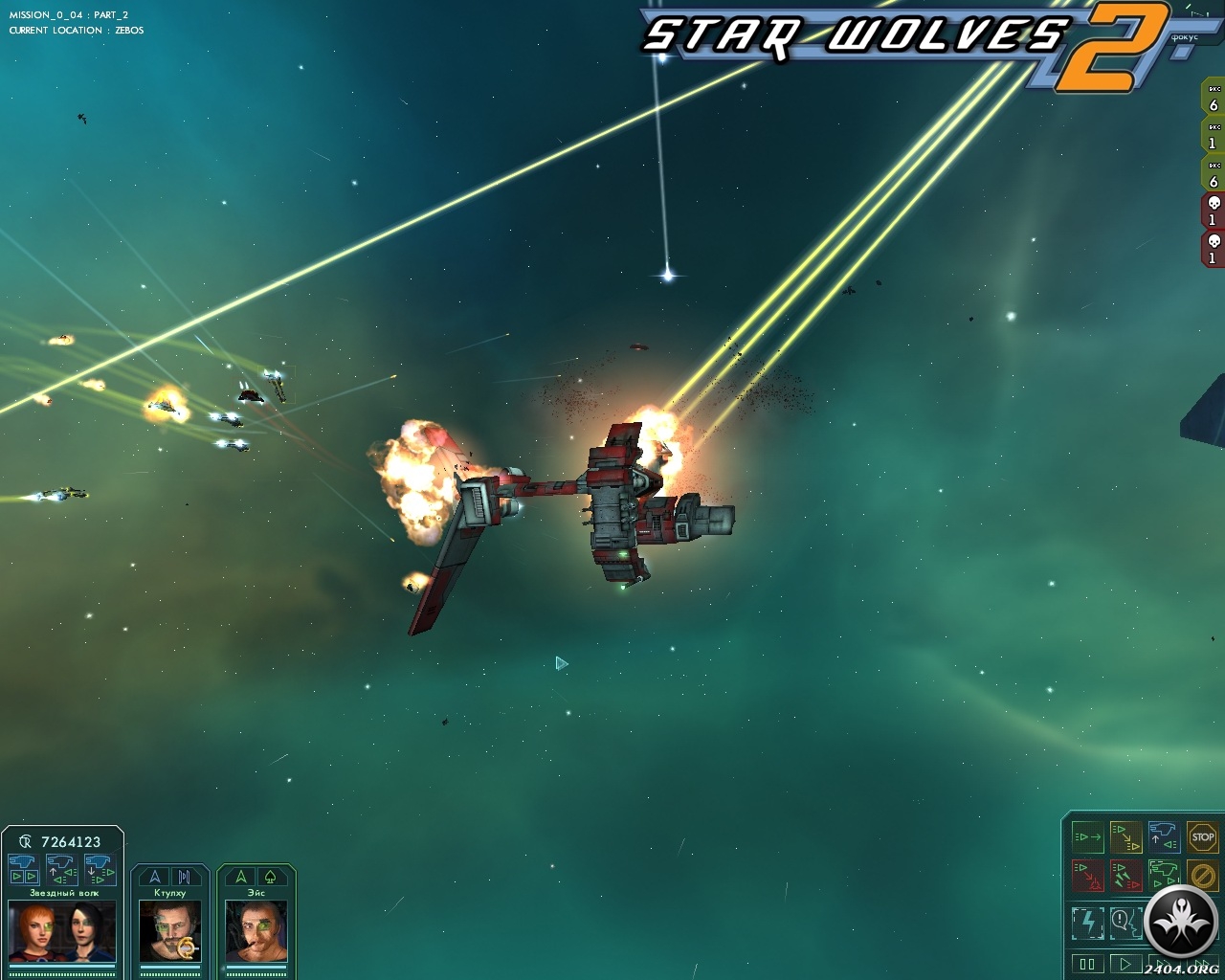Screen dimensions: 1225x980
Task: Select the green mothership escort order
Action: [x=1164, y=875]
